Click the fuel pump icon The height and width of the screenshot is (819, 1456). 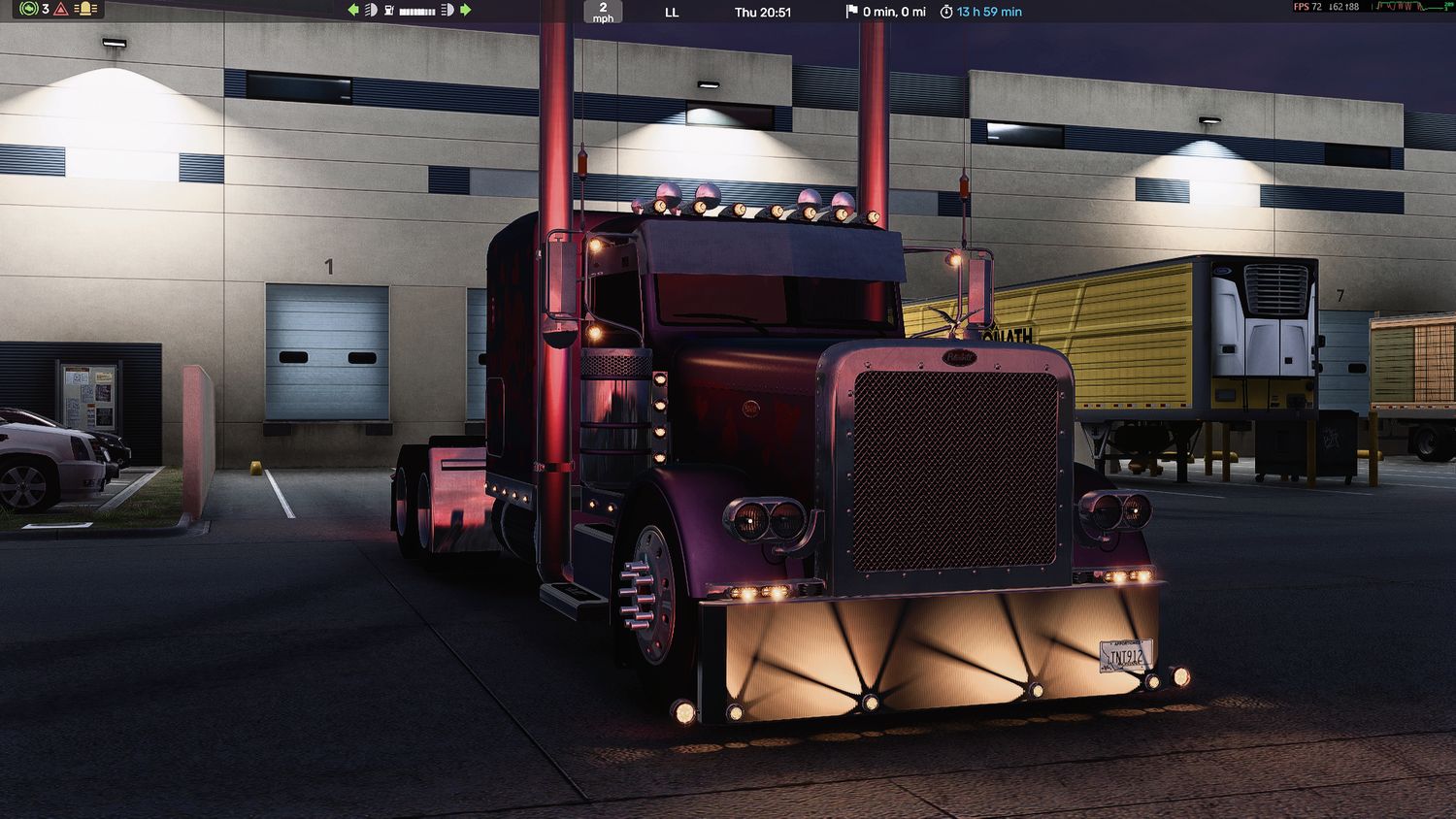388,9
